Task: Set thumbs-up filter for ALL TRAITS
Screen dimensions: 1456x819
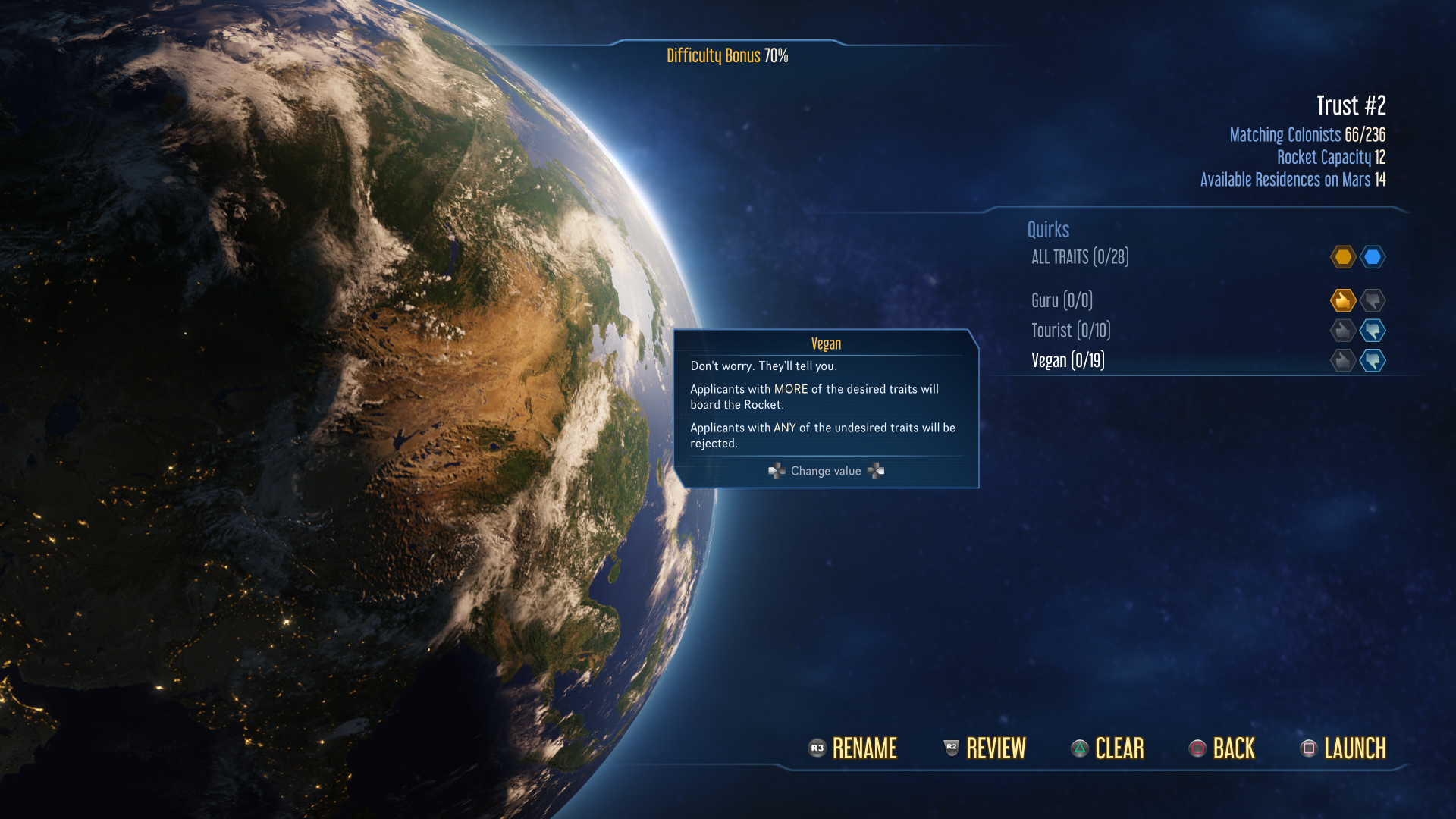Action: pyautogui.click(x=1342, y=257)
